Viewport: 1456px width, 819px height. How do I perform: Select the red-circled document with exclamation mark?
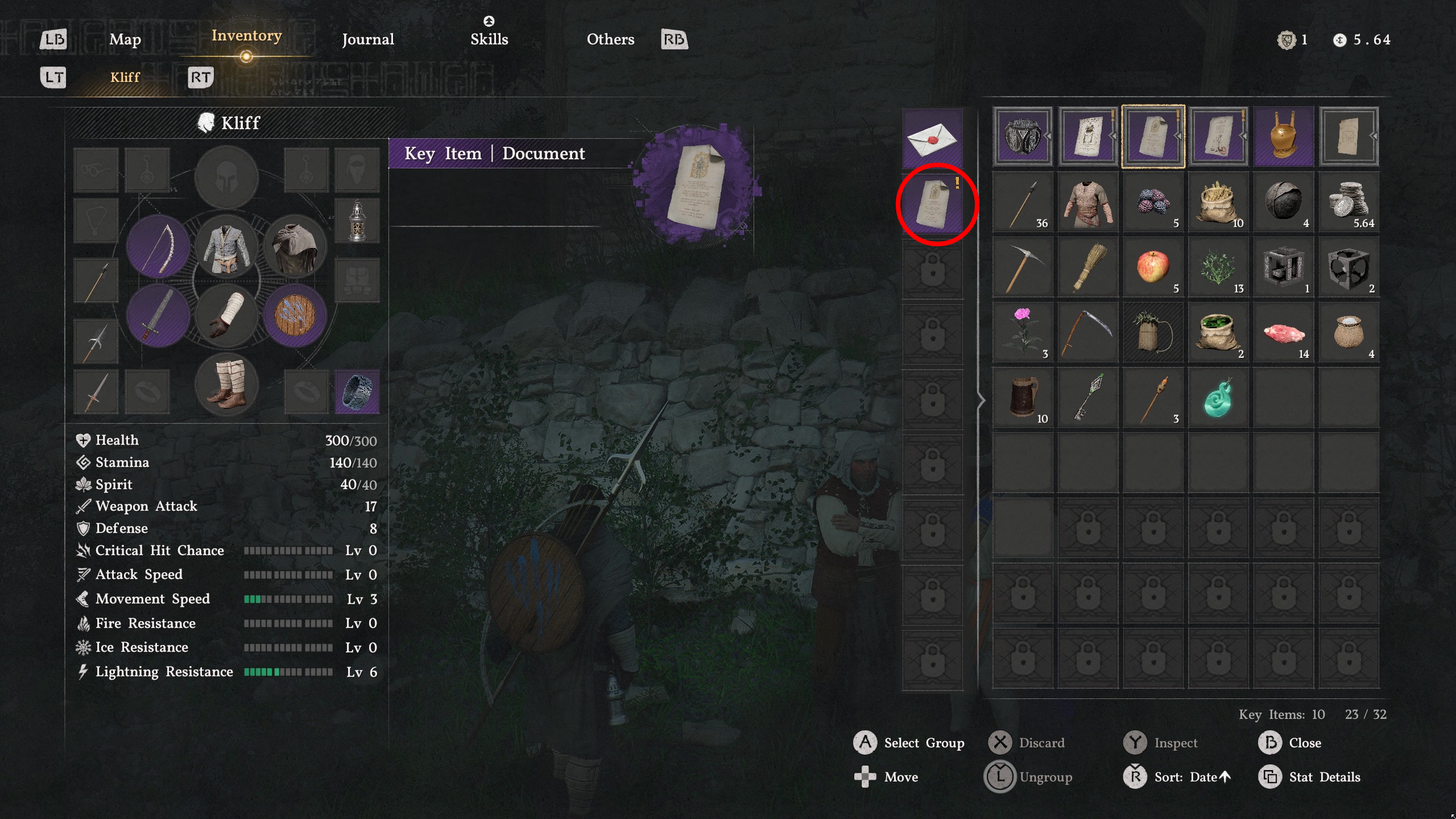pos(934,204)
